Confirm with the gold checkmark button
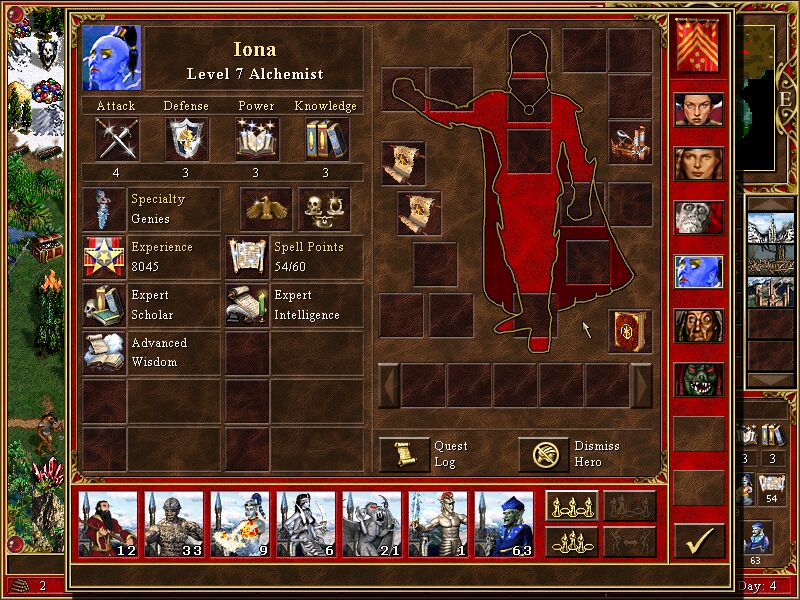800x600 pixels. click(x=699, y=541)
